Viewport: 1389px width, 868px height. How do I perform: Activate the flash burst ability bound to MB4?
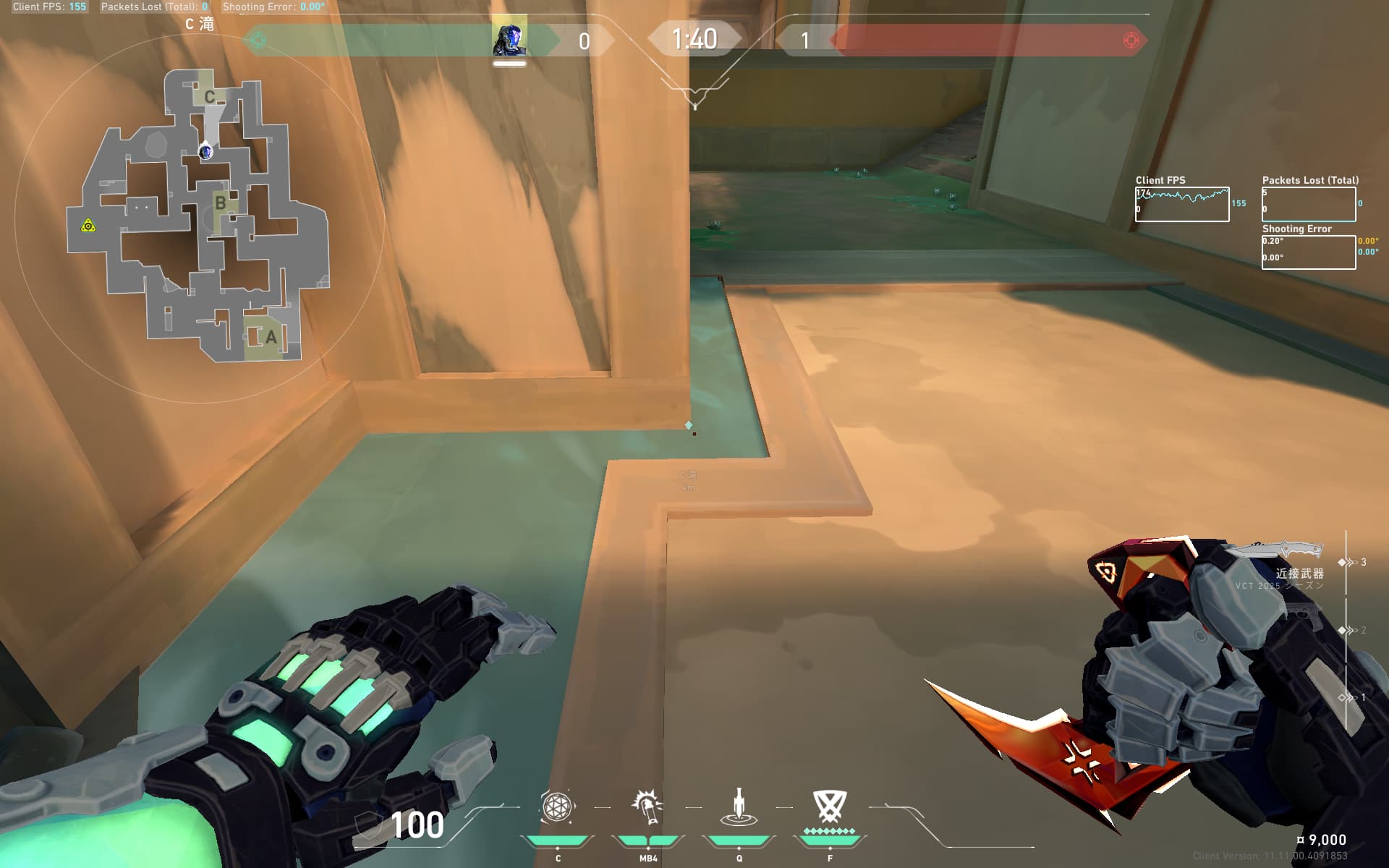(x=647, y=807)
